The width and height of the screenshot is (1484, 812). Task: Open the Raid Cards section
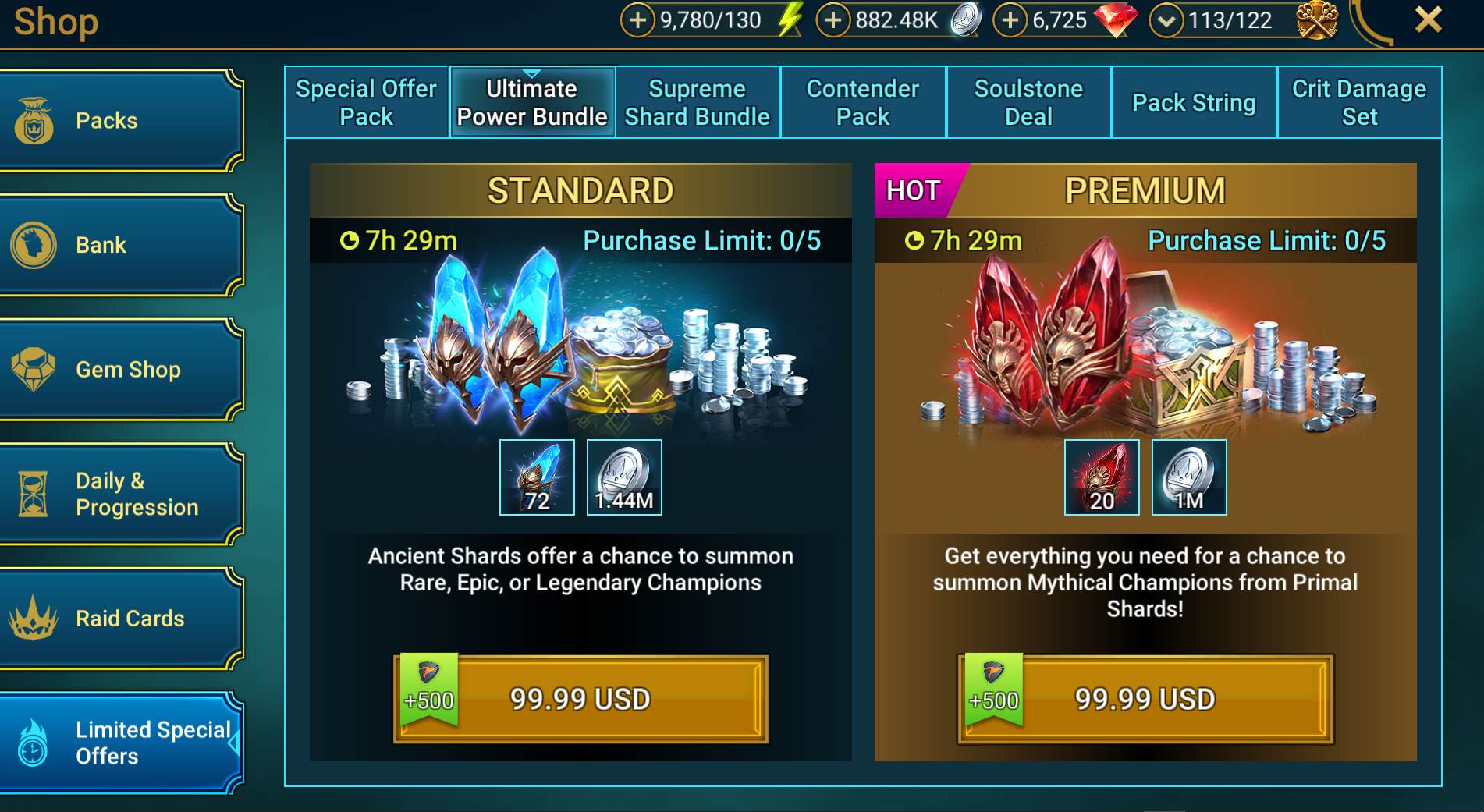121,619
